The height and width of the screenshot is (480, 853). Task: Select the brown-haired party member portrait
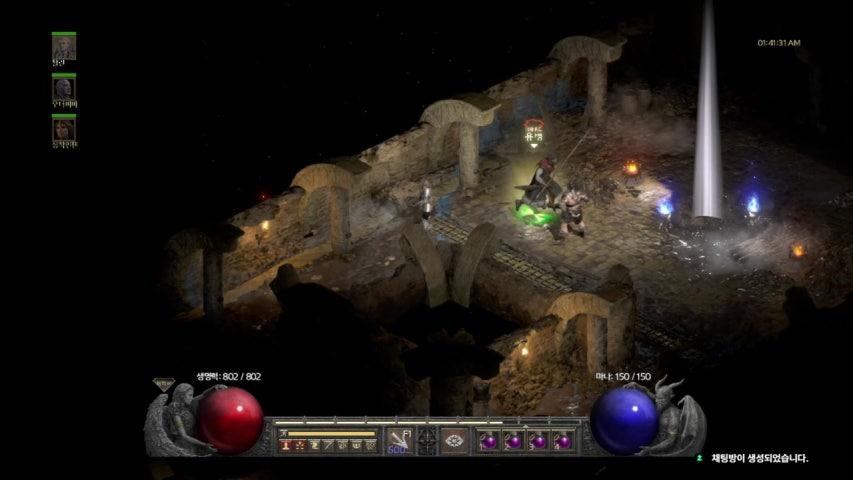[64, 129]
